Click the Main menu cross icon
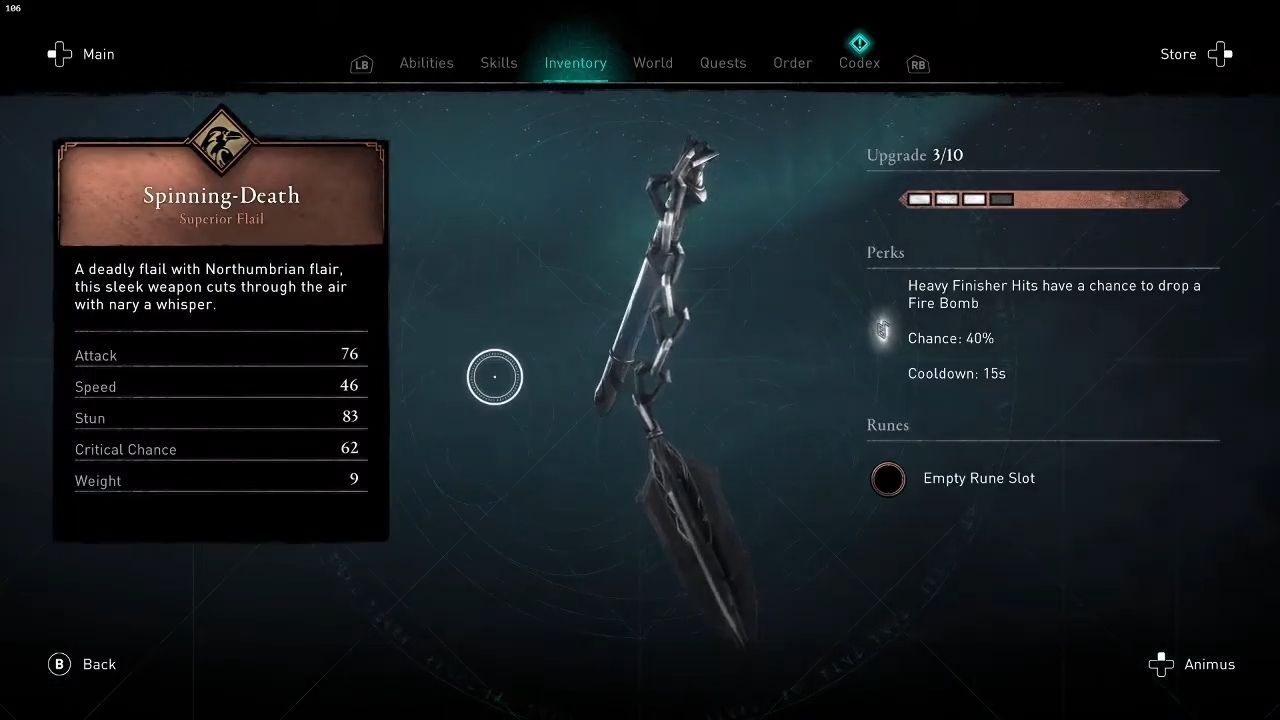 click(59, 54)
